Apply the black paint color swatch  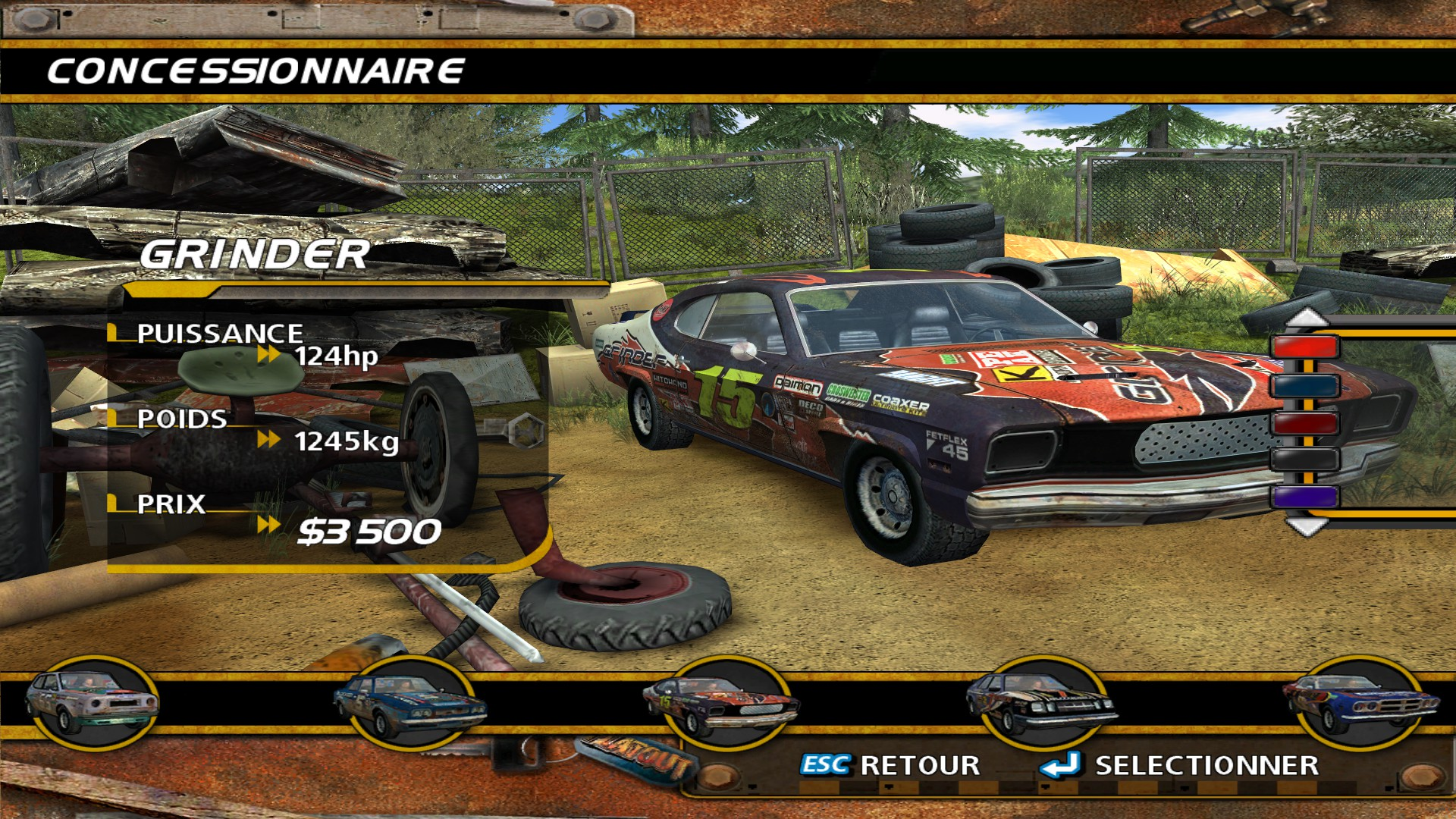(1306, 460)
